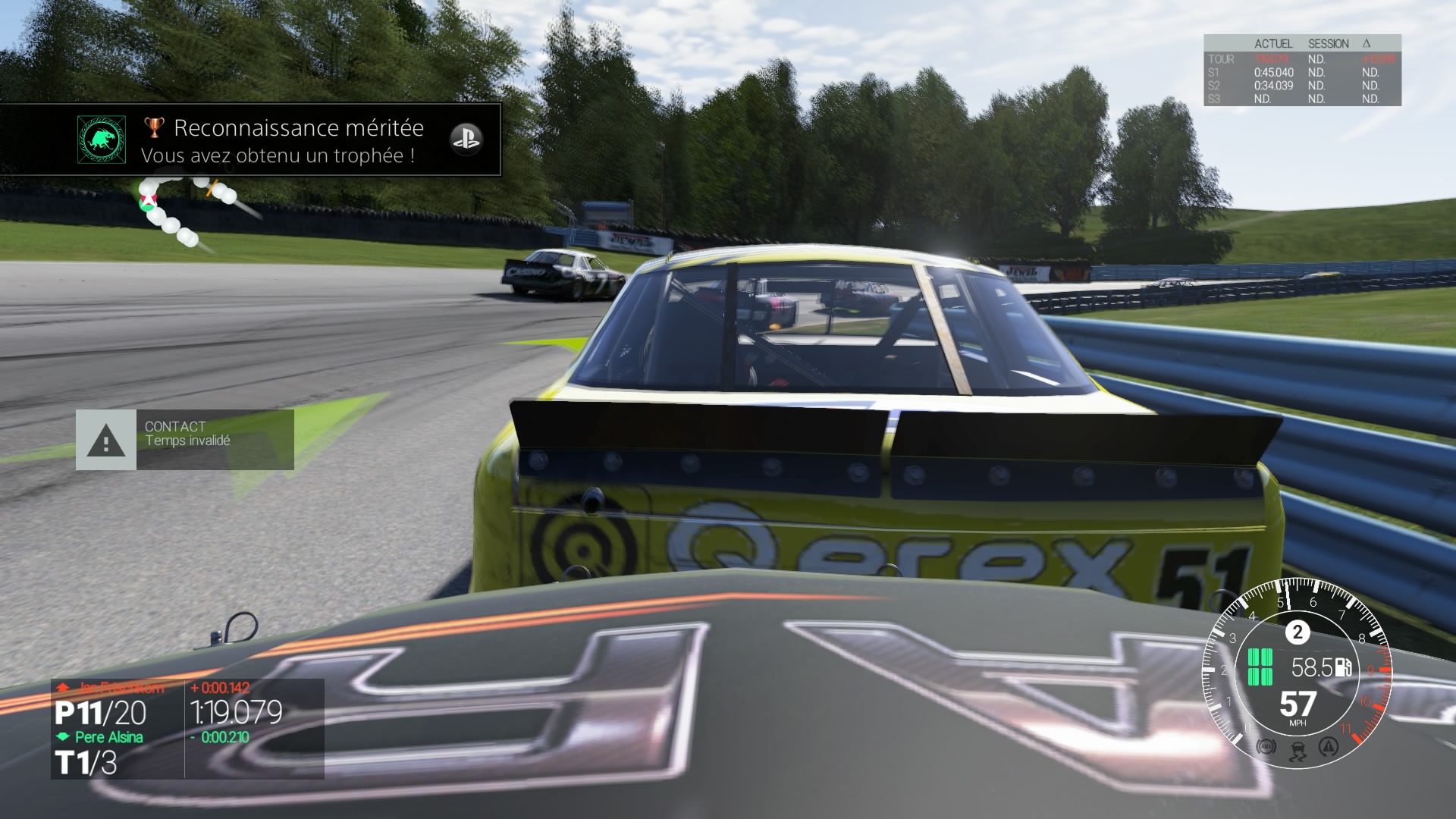Click the CONTACT warning triangle icon
The image size is (1456, 819).
[x=106, y=441]
